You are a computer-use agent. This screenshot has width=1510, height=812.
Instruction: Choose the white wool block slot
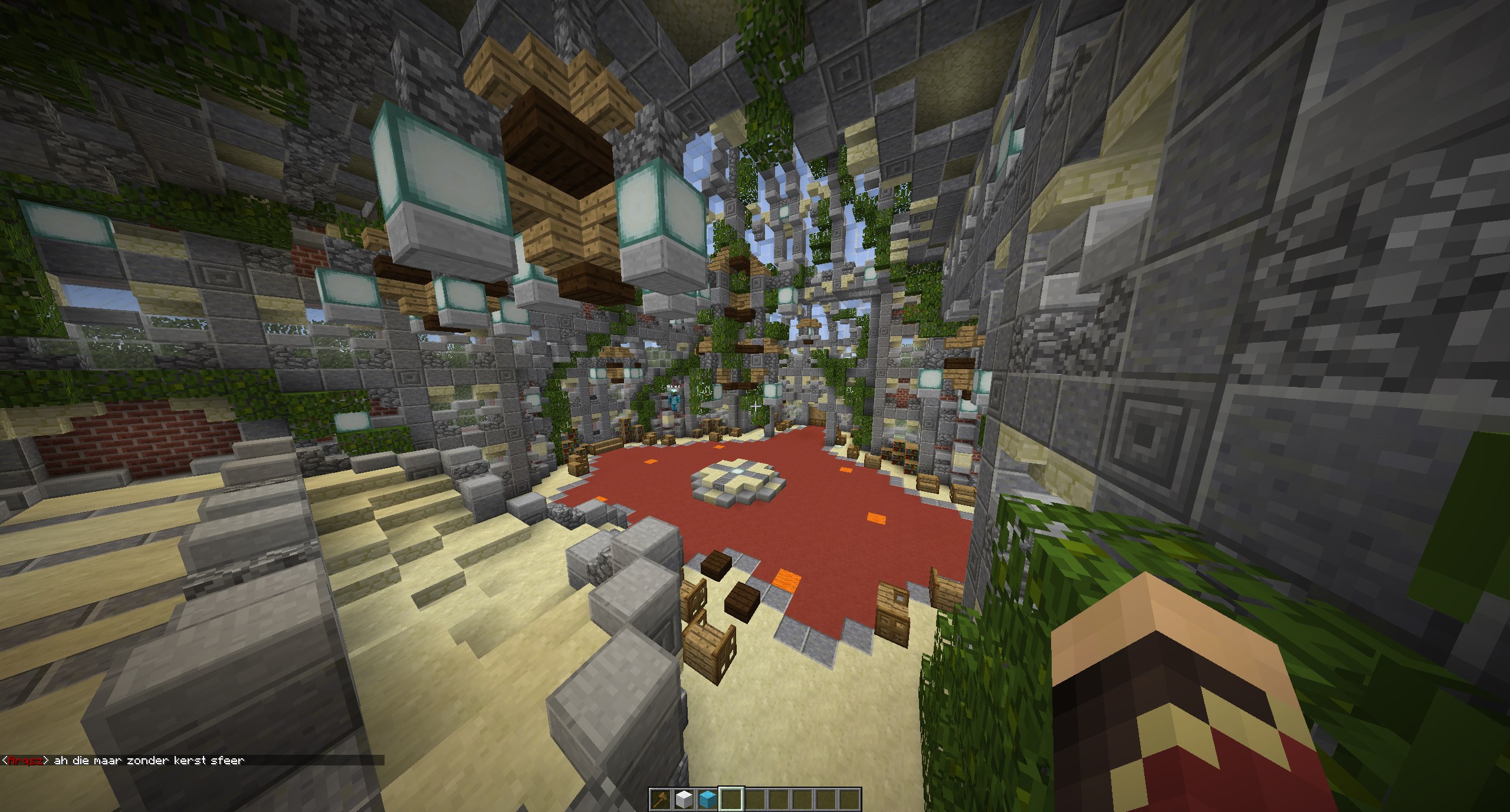(684, 799)
